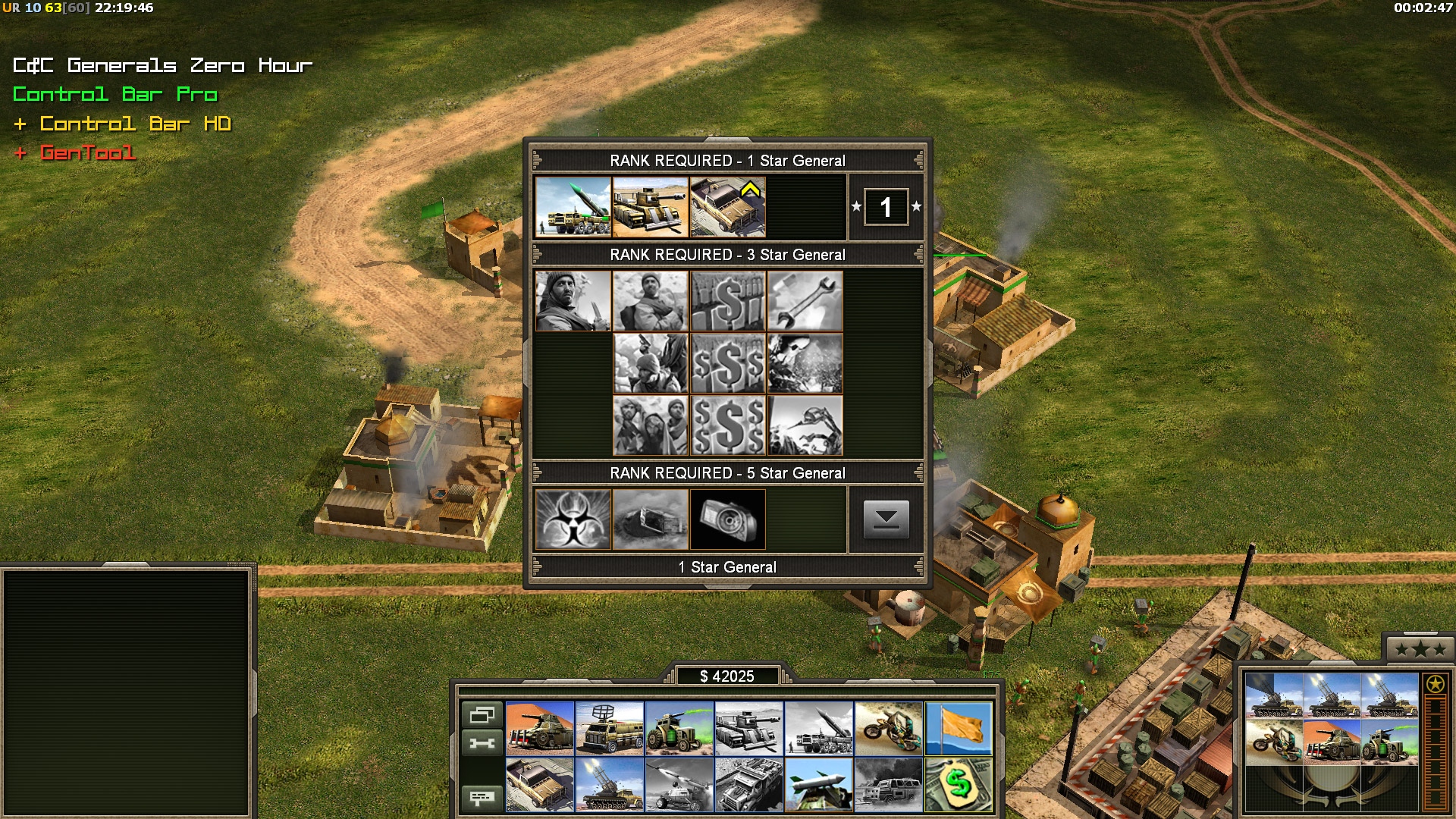The width and height of the screenshot is (1456, 819).
Task: Pick the Technical Training power with chevron
Action: [x=728, y=207]
